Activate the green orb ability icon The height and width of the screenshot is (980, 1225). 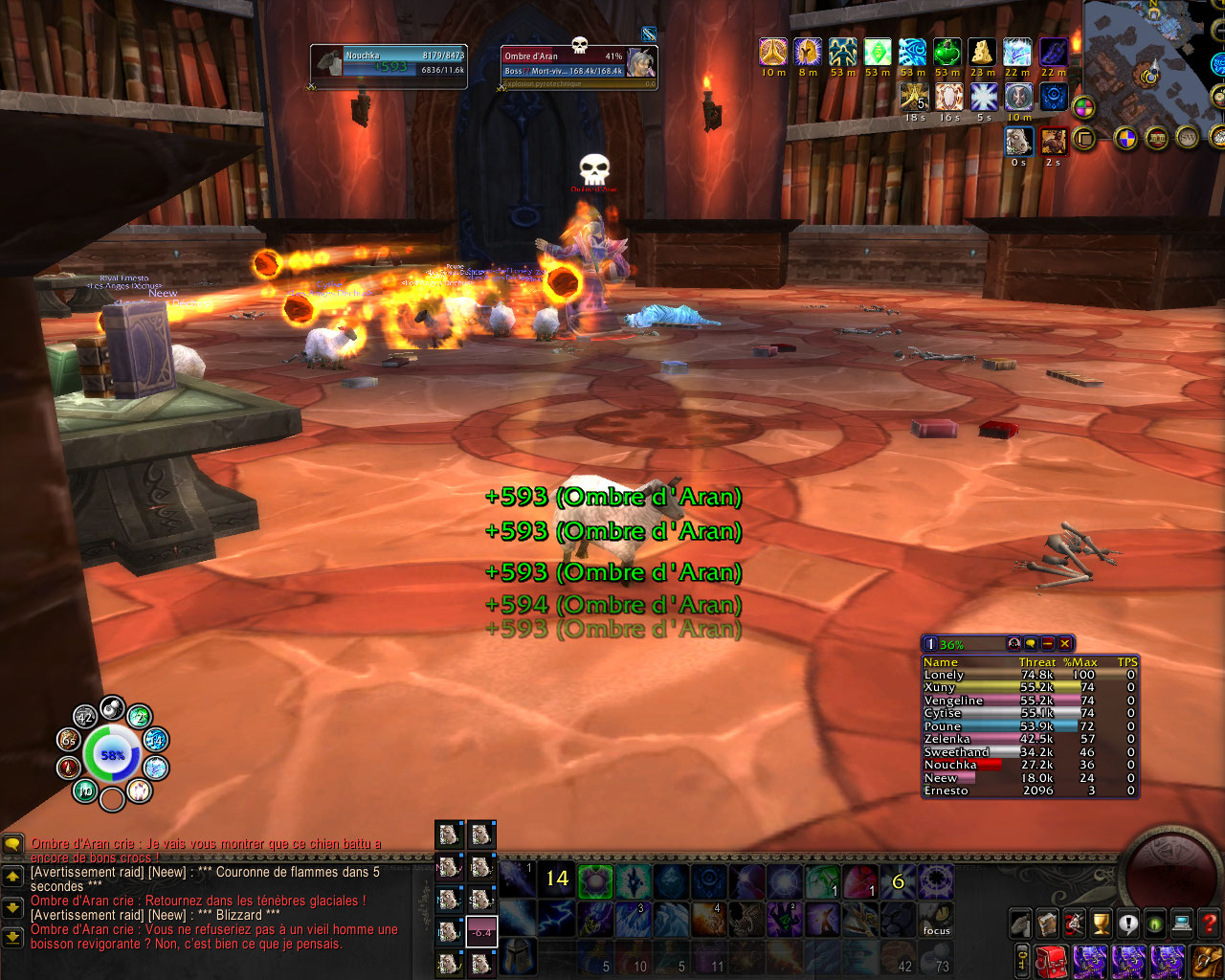pos(595,880)
